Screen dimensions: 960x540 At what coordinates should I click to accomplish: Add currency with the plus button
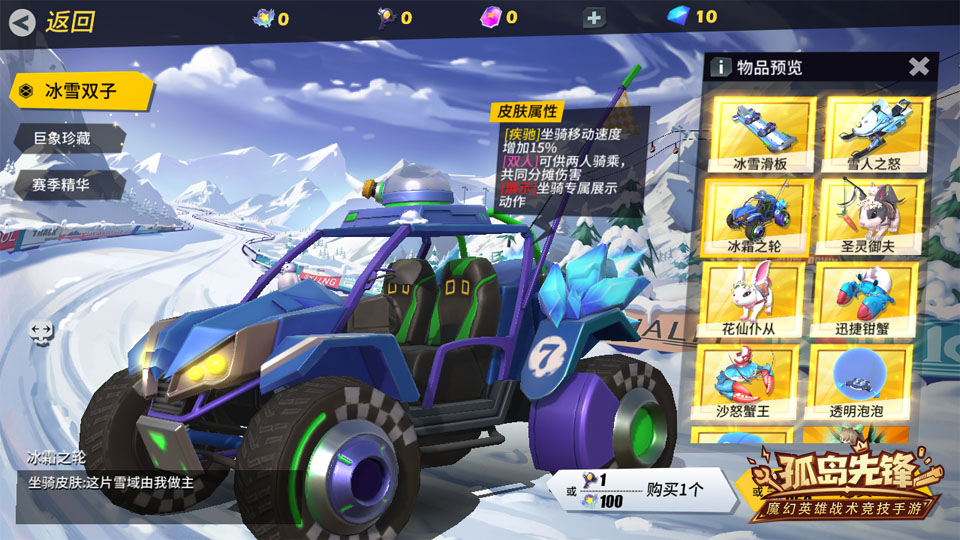click(593, 17)
